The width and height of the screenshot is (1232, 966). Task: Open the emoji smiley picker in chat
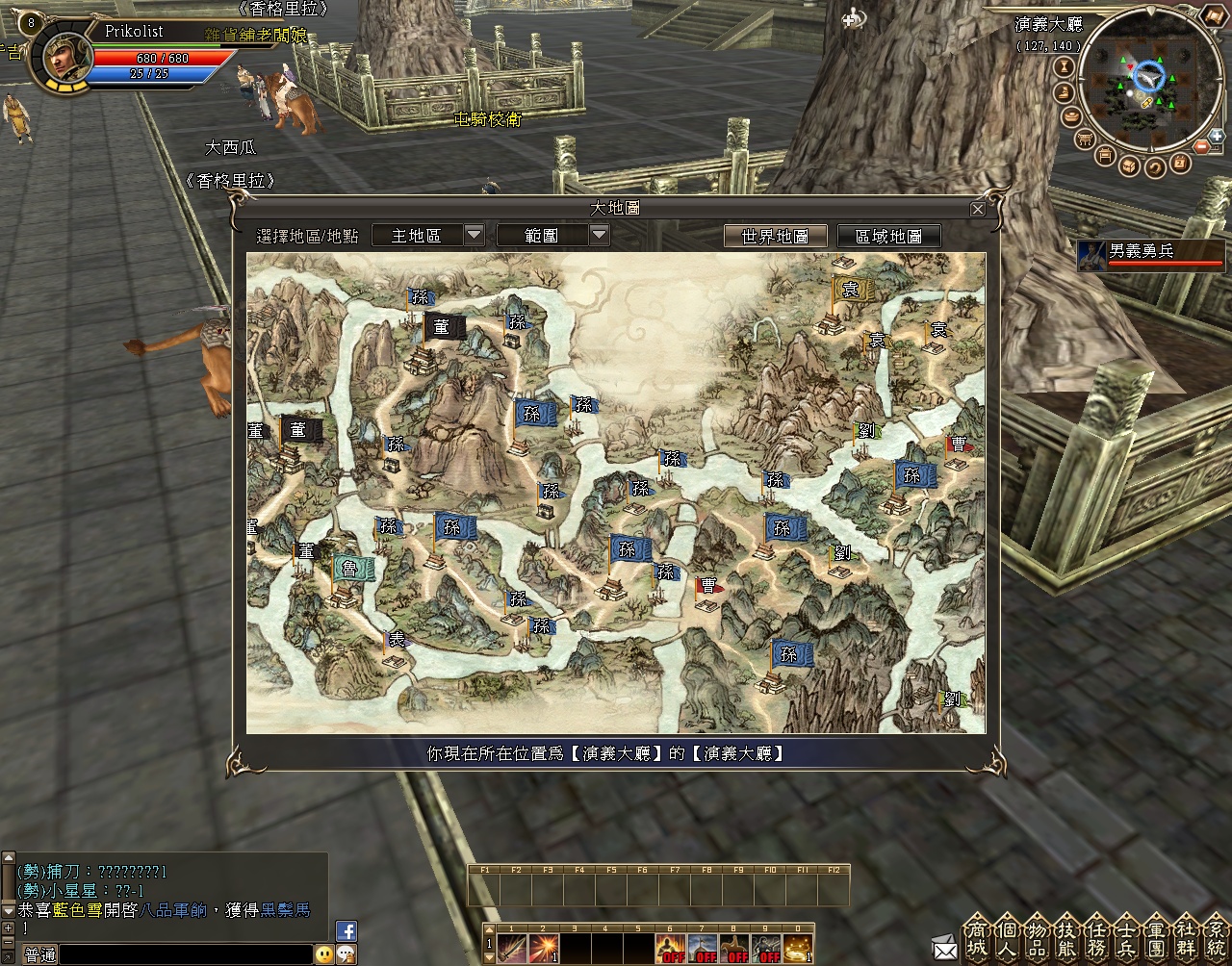pyautogui.click(x=324, y=954)
